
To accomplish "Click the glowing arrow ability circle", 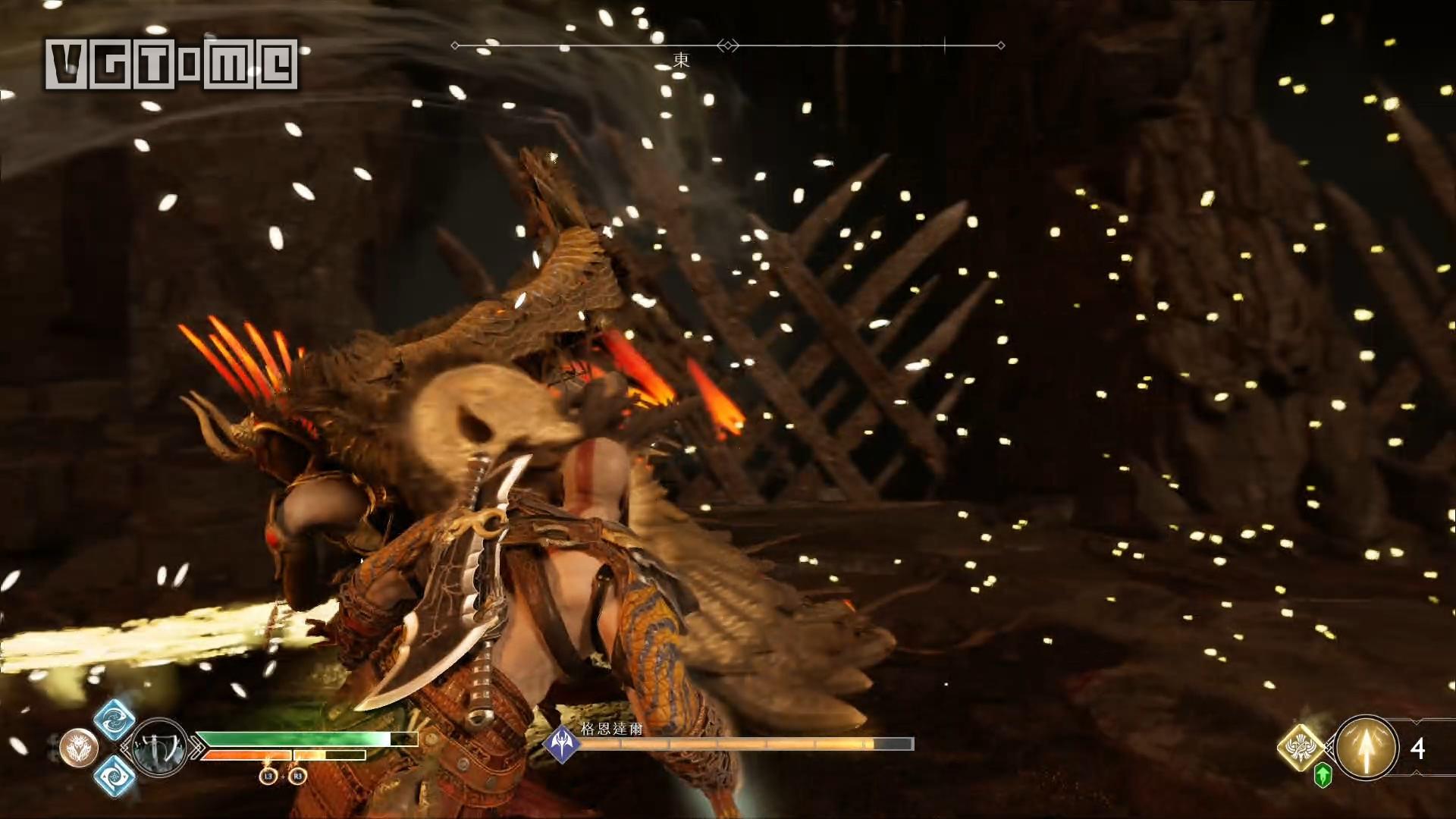I will click(1366, 746).
